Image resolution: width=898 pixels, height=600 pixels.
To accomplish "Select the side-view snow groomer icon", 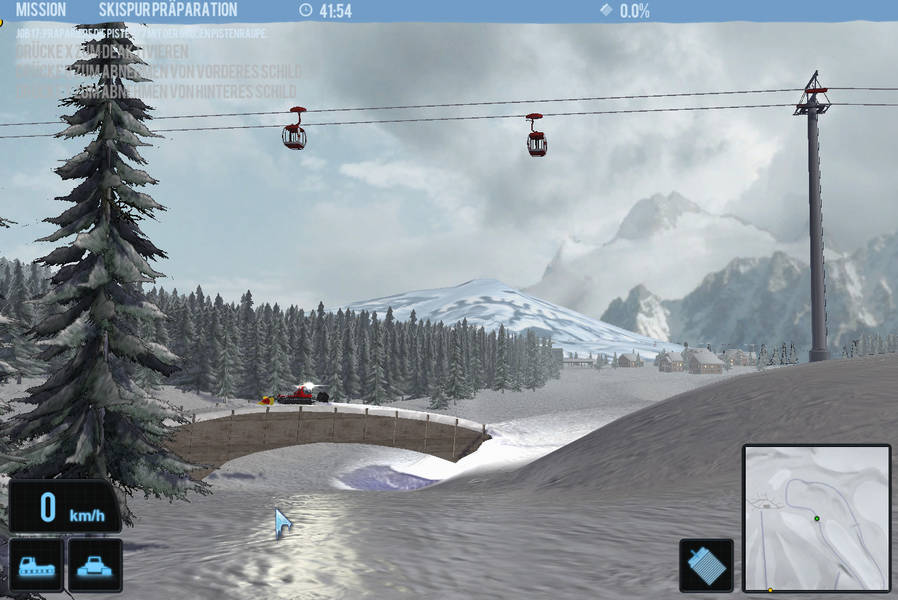I will click(x=36, y=565).
